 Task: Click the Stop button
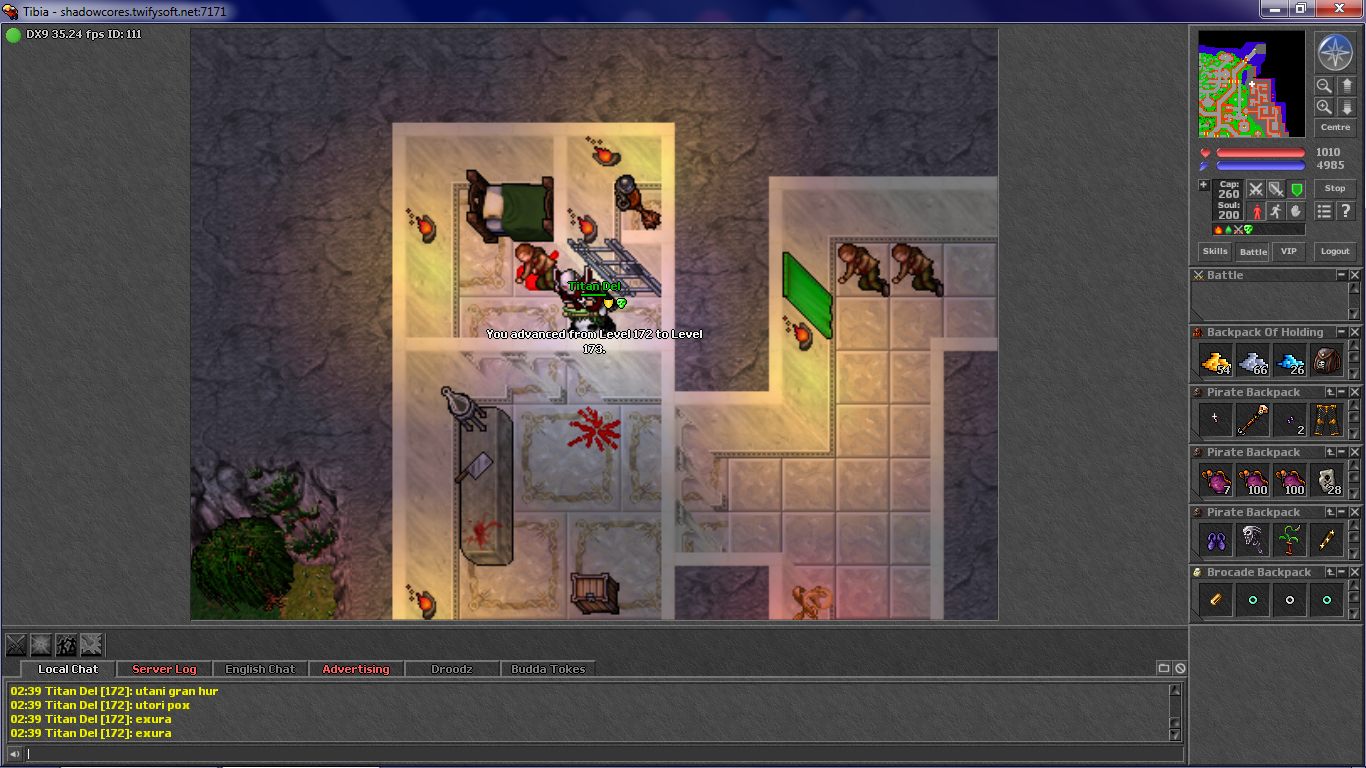coord(1335,188)
